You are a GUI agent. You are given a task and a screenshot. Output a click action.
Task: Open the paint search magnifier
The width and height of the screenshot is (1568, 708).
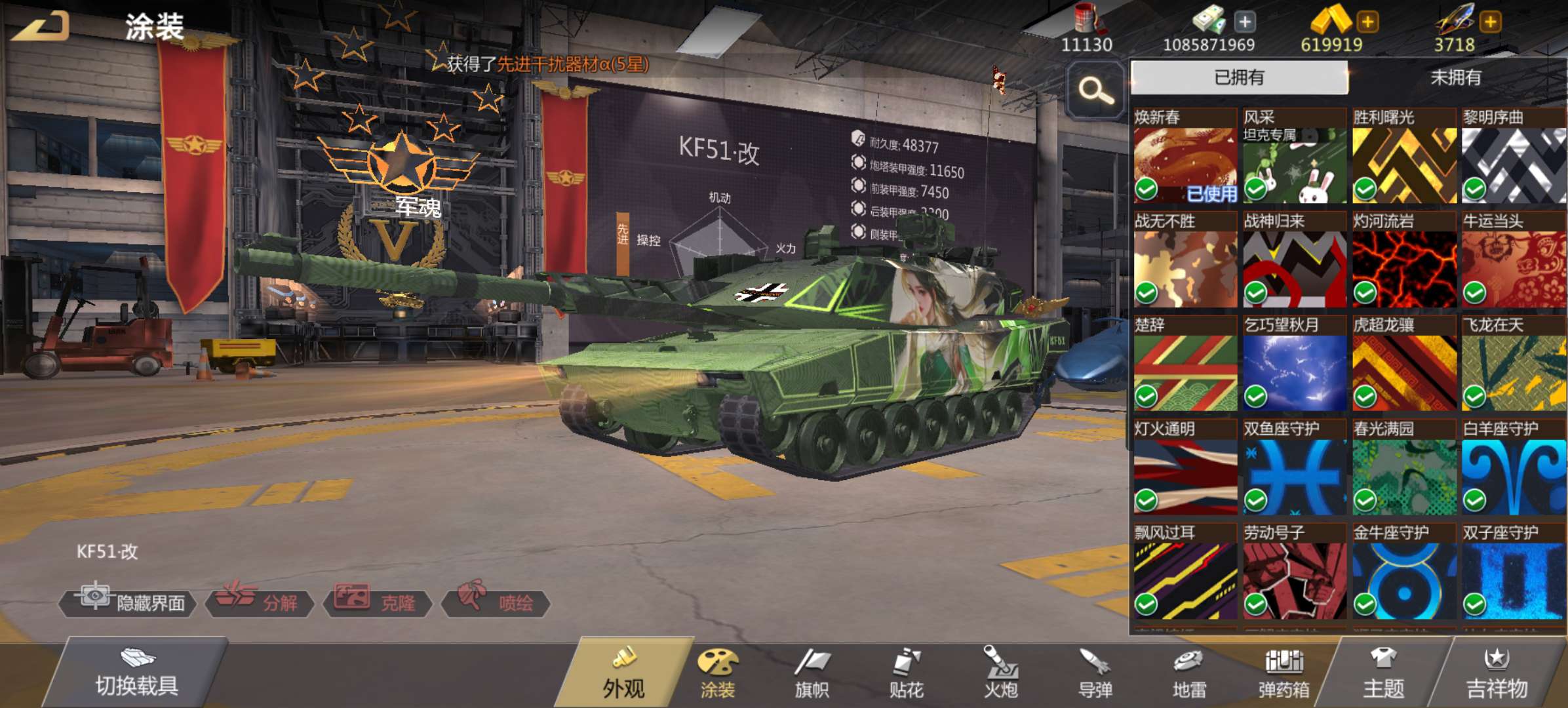tap(1095, 90)
